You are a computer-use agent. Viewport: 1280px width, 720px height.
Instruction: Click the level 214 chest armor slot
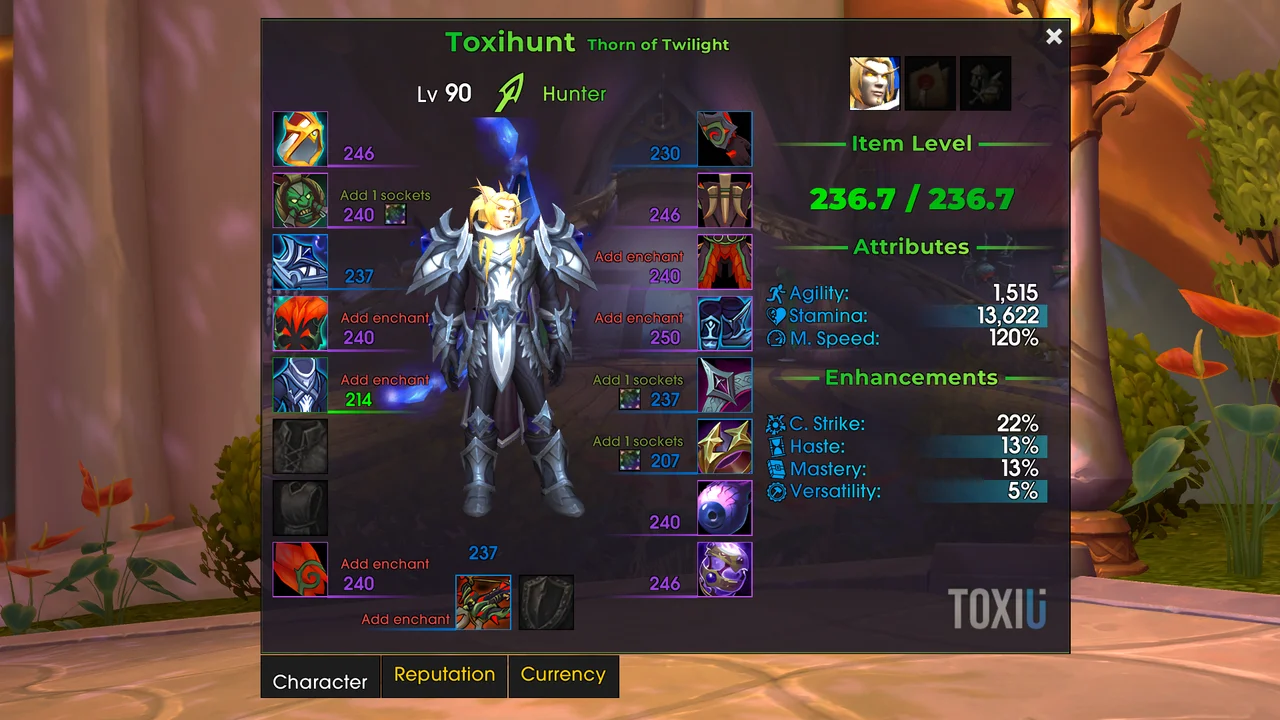[300, 385]
